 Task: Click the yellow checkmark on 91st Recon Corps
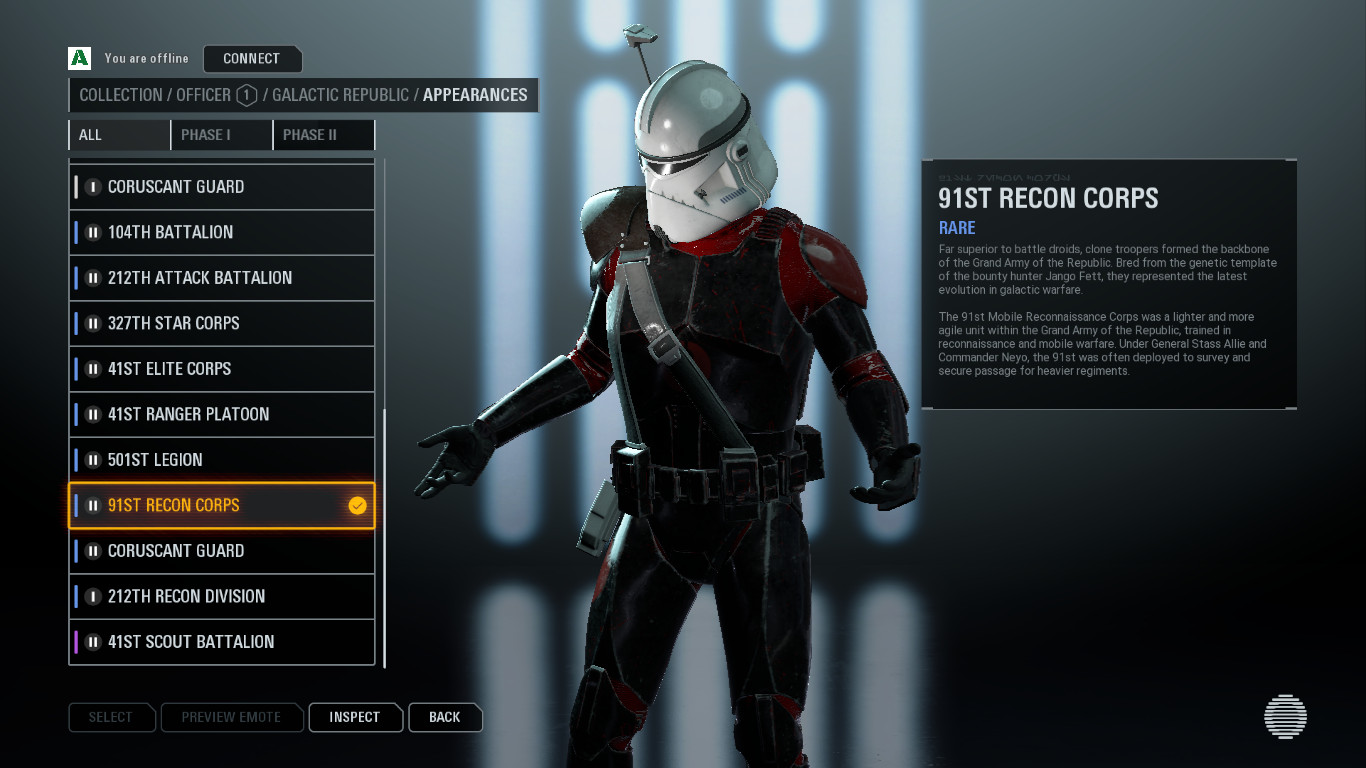point(356,505)
